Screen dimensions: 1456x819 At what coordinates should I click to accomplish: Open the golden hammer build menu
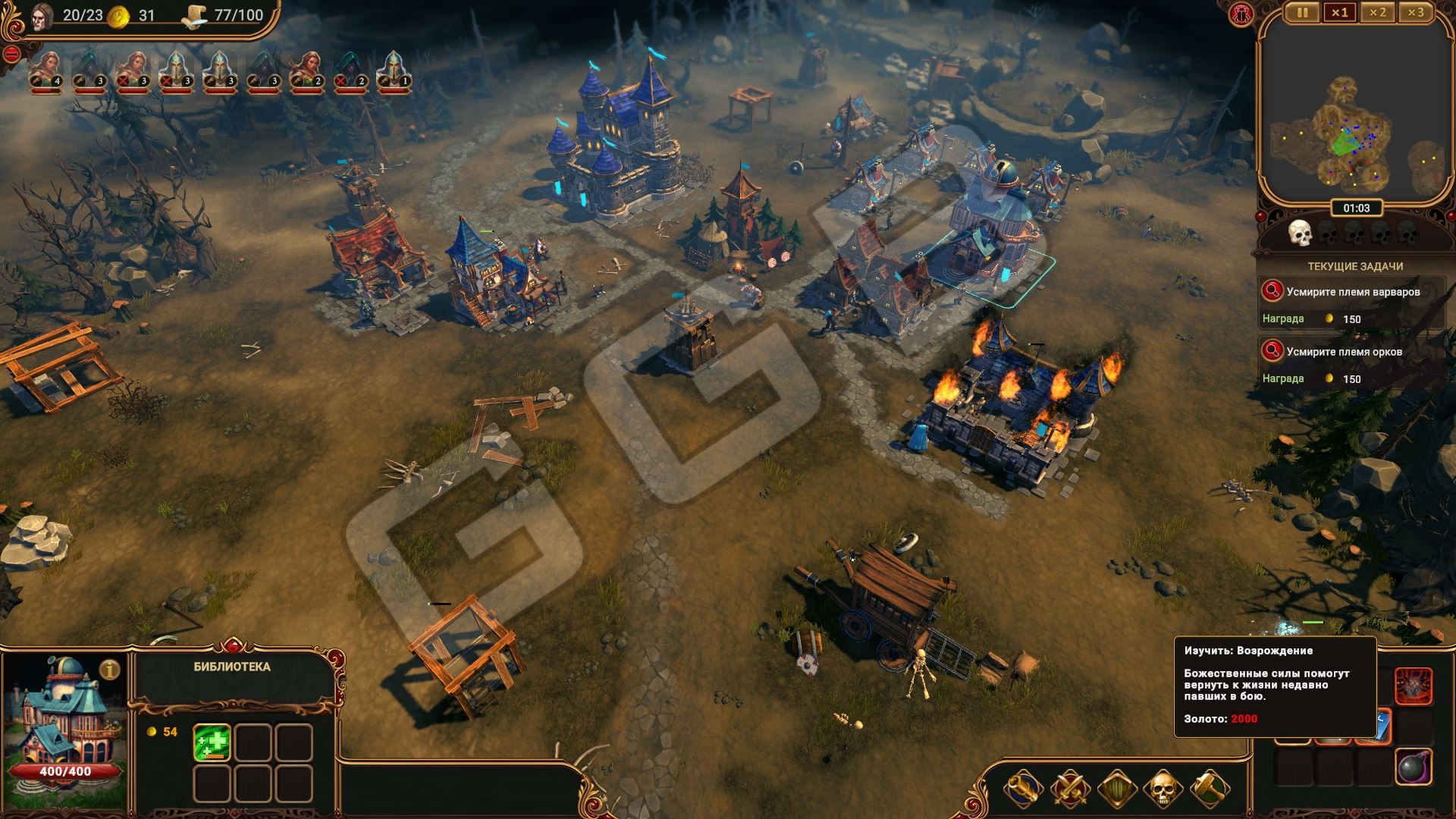(x=1210, y=789)
